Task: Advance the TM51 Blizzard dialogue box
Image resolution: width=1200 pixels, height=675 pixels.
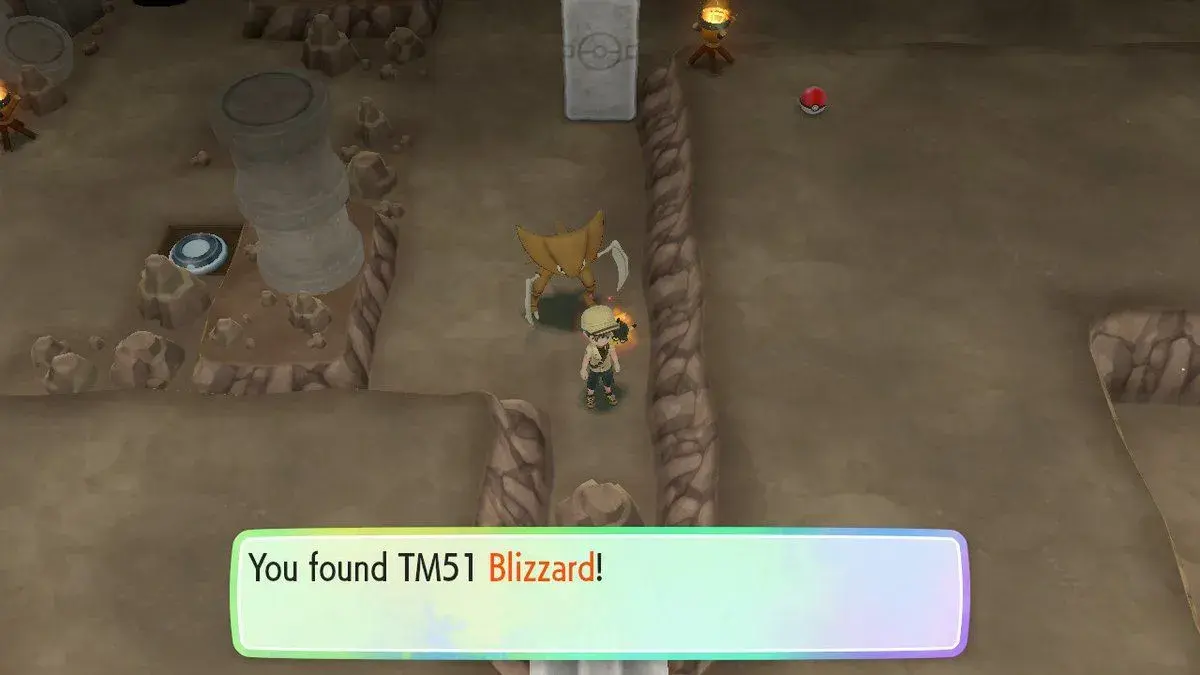Action: click(x=600, y=593)
